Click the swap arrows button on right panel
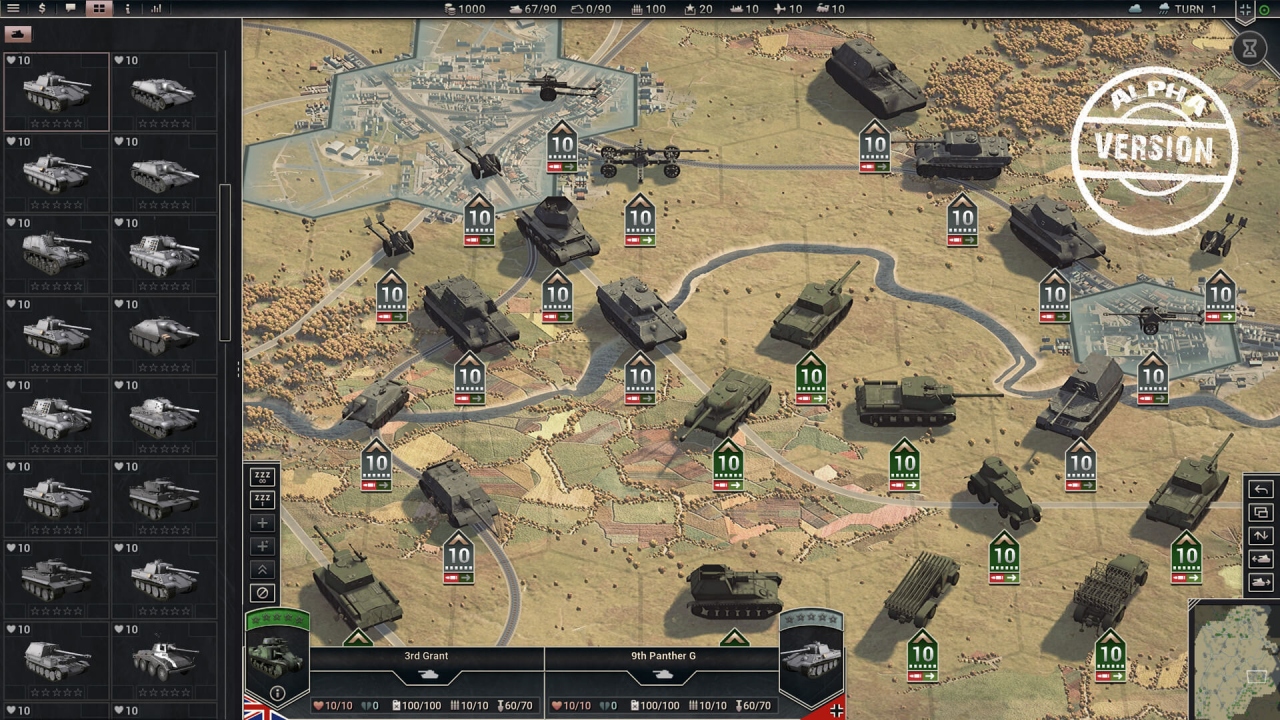Screen dimensions: 1280x720 coord(1260,536)
